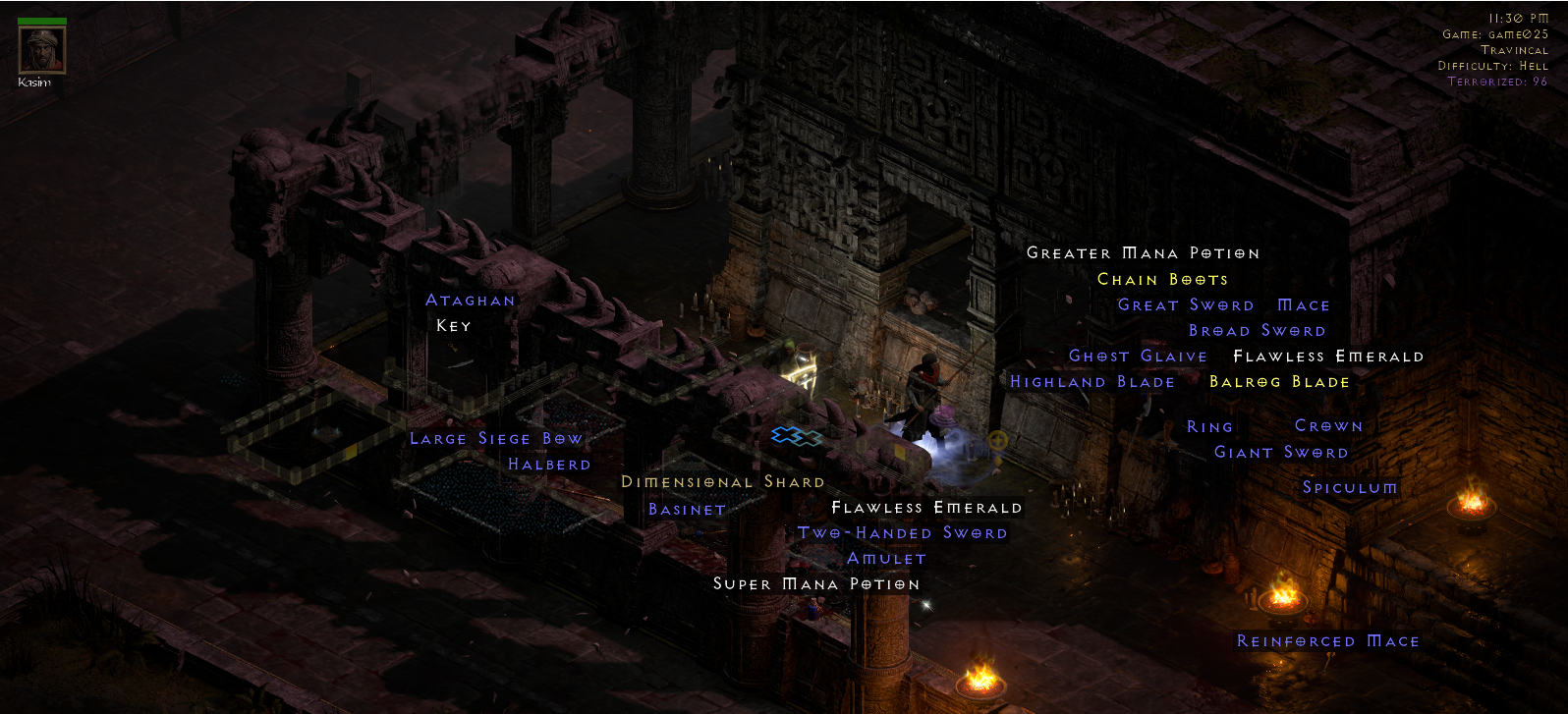The image size is (1568, 714).
Task: Pick up the Crown
Action: 1328,425
